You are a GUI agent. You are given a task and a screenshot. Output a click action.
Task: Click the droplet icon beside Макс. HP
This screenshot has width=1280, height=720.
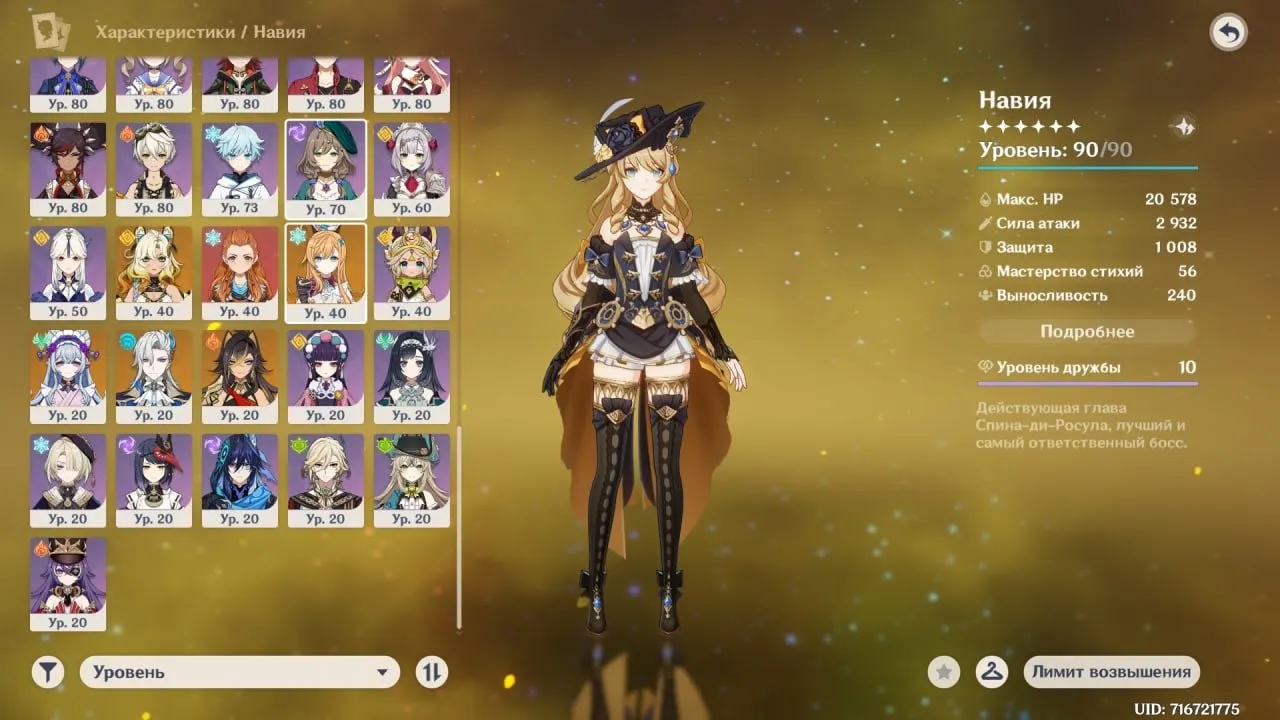click(x=986, y=199)
